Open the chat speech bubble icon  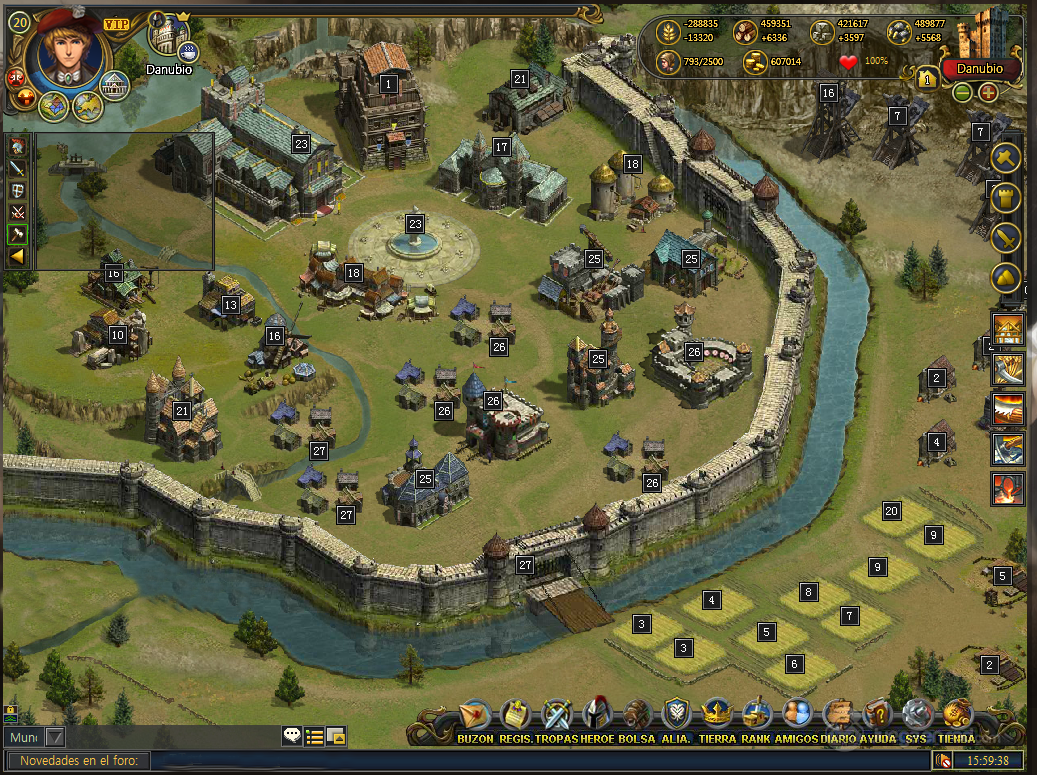pos(292,736)
